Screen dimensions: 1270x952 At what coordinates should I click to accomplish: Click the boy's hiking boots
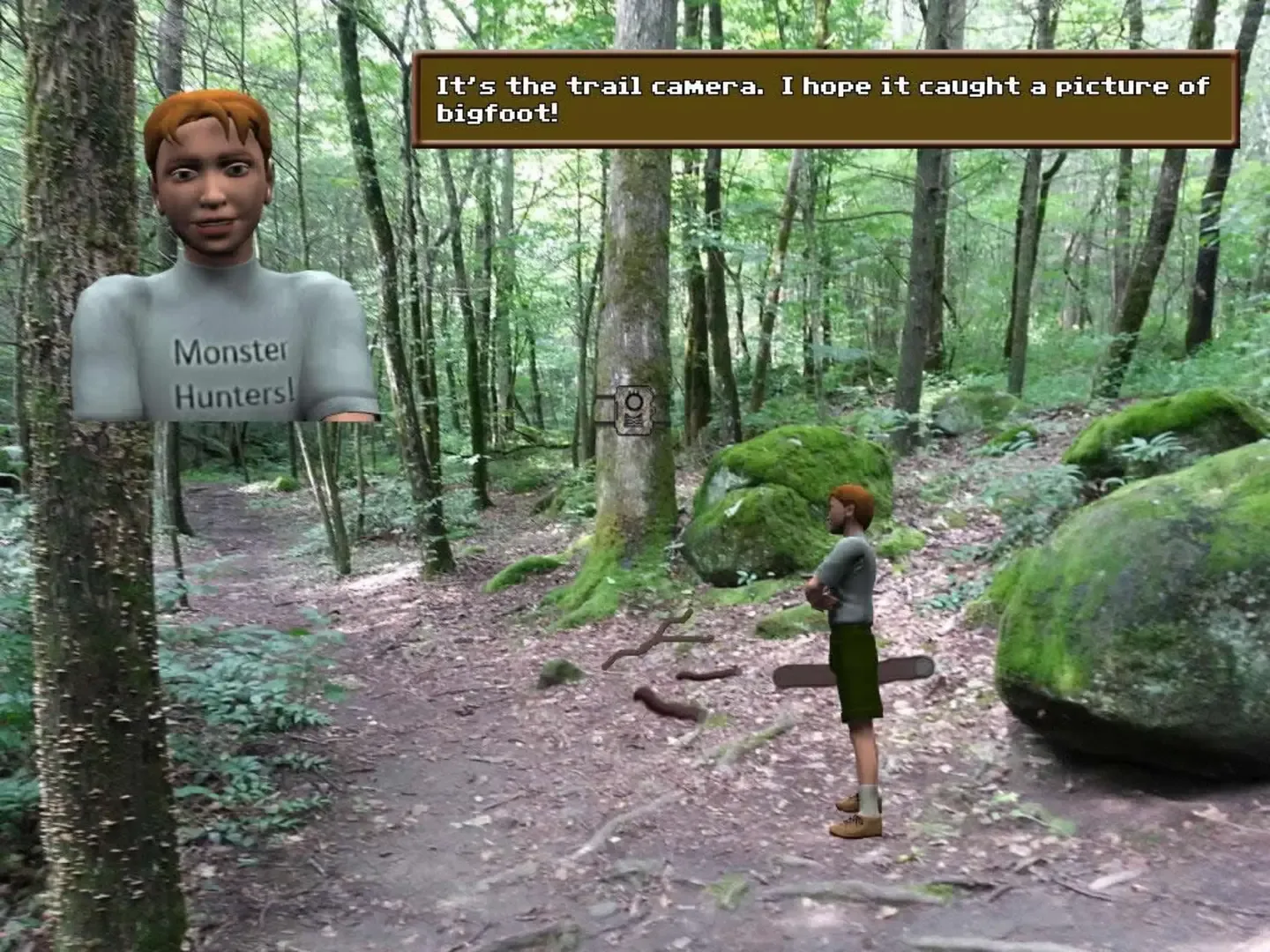854,824
